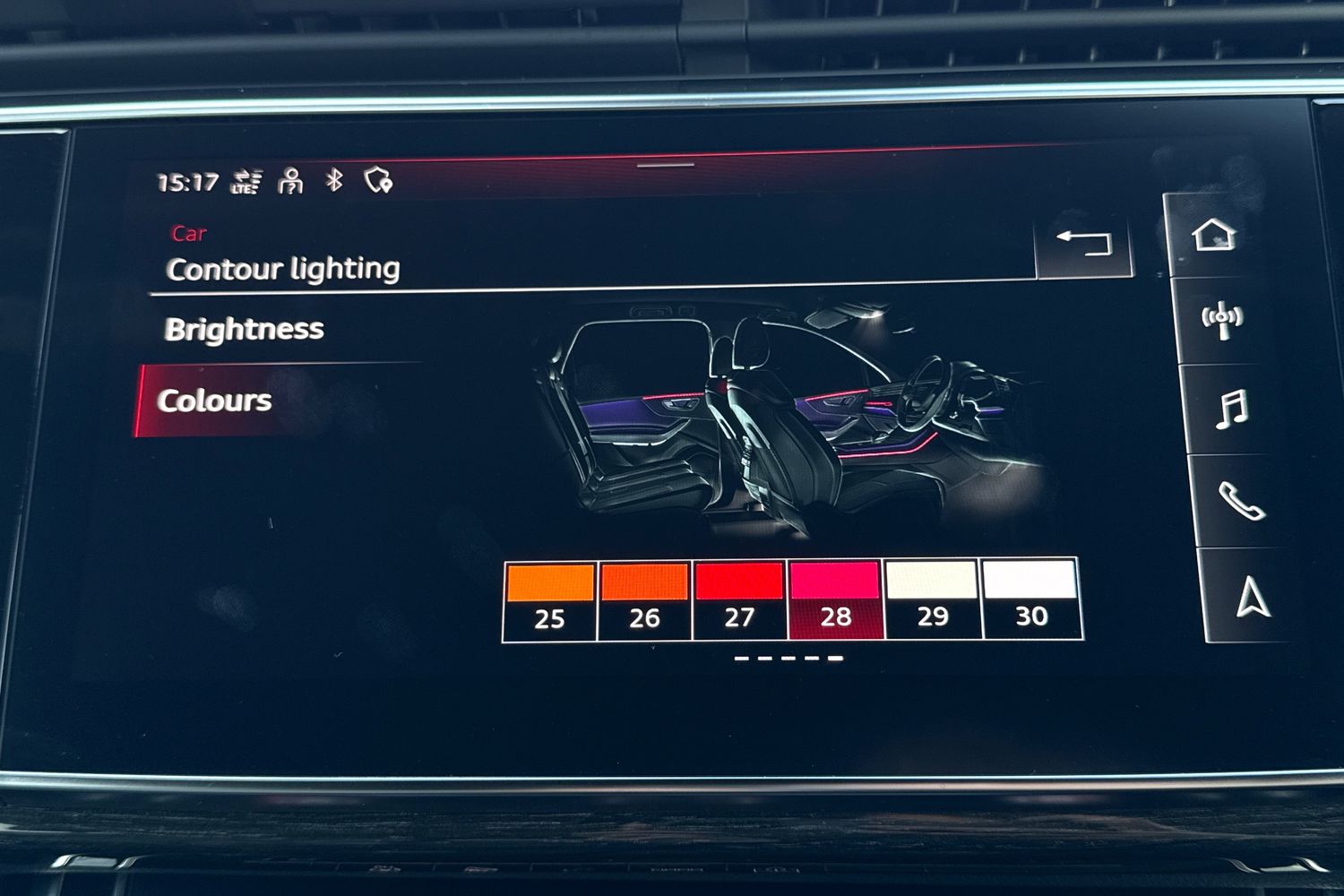
Task: Open the navigation arrow menu
Action: pyautogui.click(x=1252, y=598)
